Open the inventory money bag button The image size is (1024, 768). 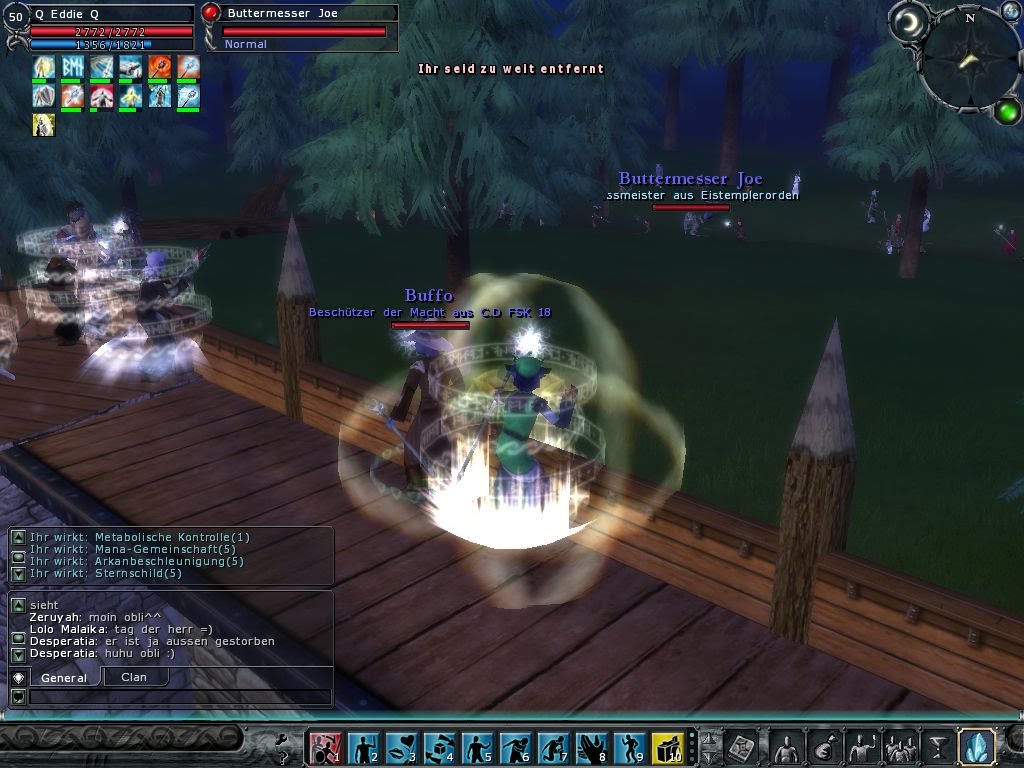click(x=824, y=747)
